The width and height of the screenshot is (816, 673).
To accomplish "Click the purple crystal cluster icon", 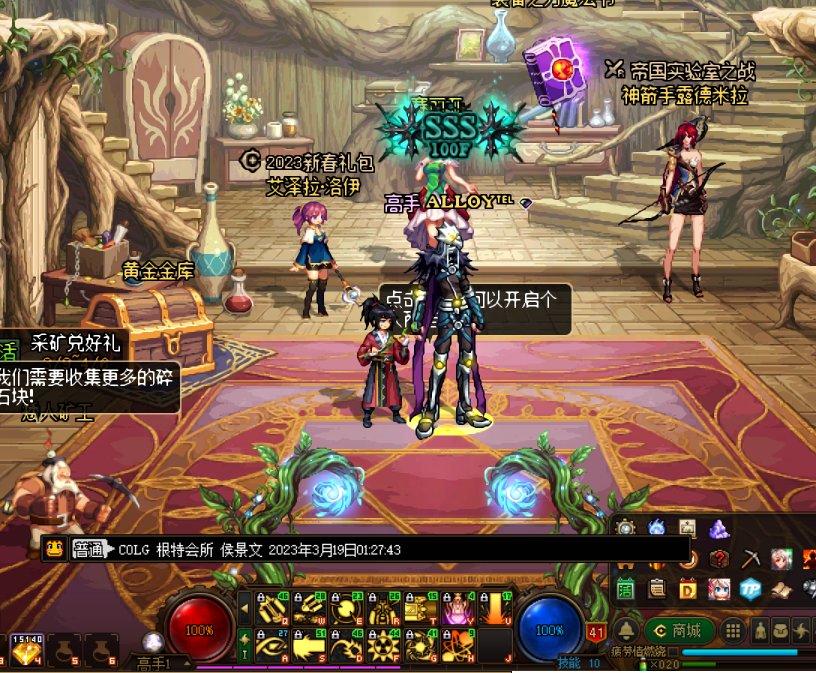I will click(719, 528).
